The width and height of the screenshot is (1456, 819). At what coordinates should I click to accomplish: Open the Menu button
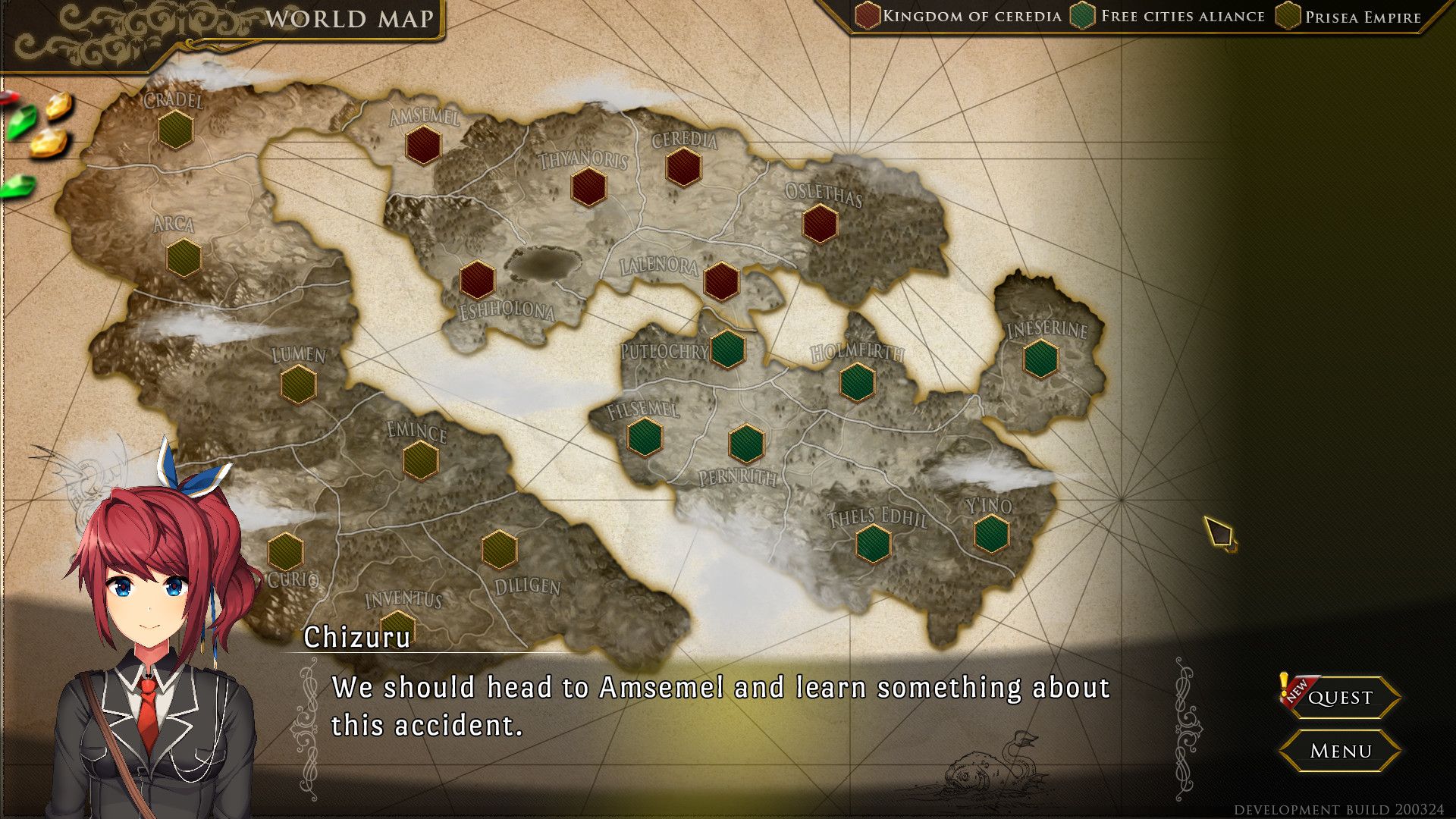1339,751
